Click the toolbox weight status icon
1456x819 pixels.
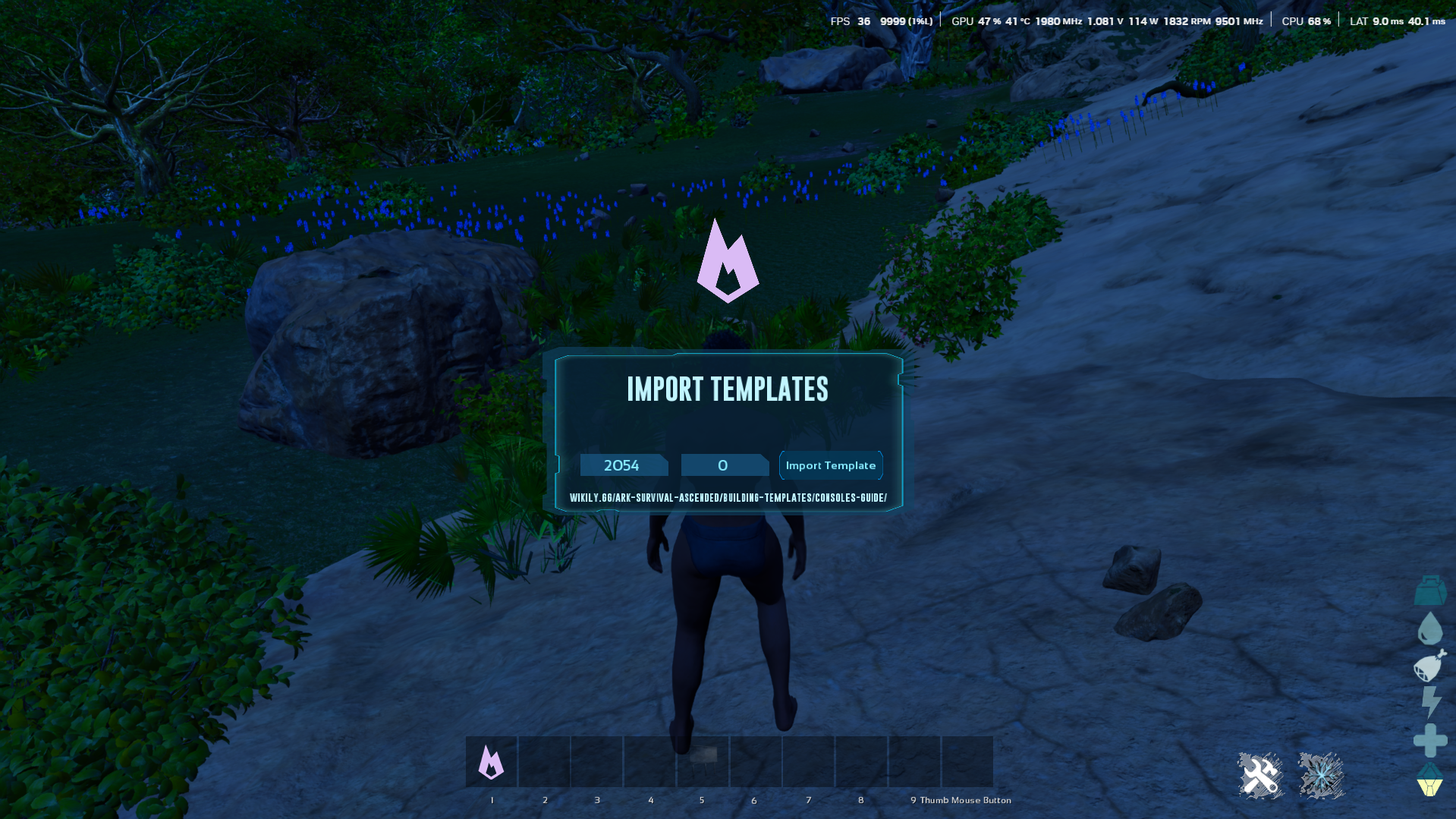pyautogui.click(x=1429, y=591)
